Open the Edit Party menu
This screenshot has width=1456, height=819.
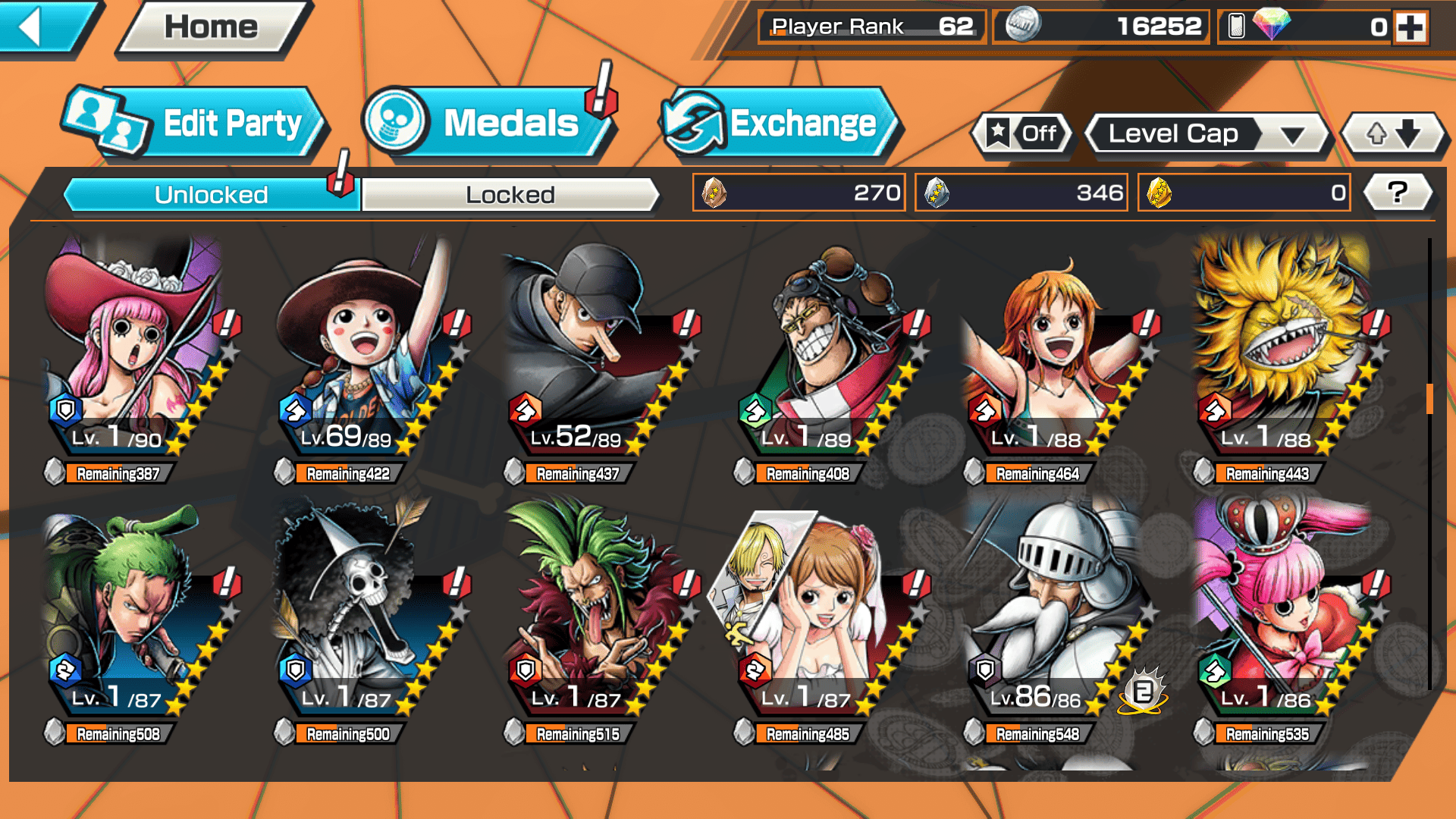click(196, 123)
